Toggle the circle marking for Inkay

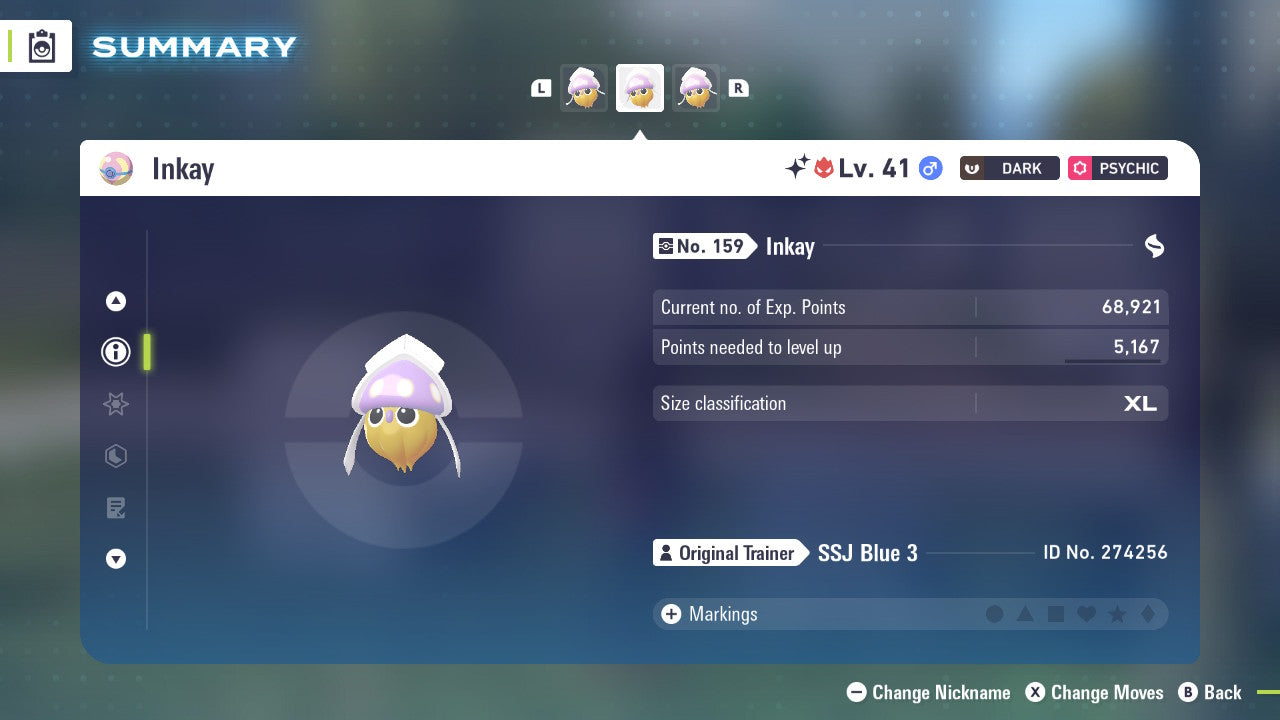[x=995, y=614]
